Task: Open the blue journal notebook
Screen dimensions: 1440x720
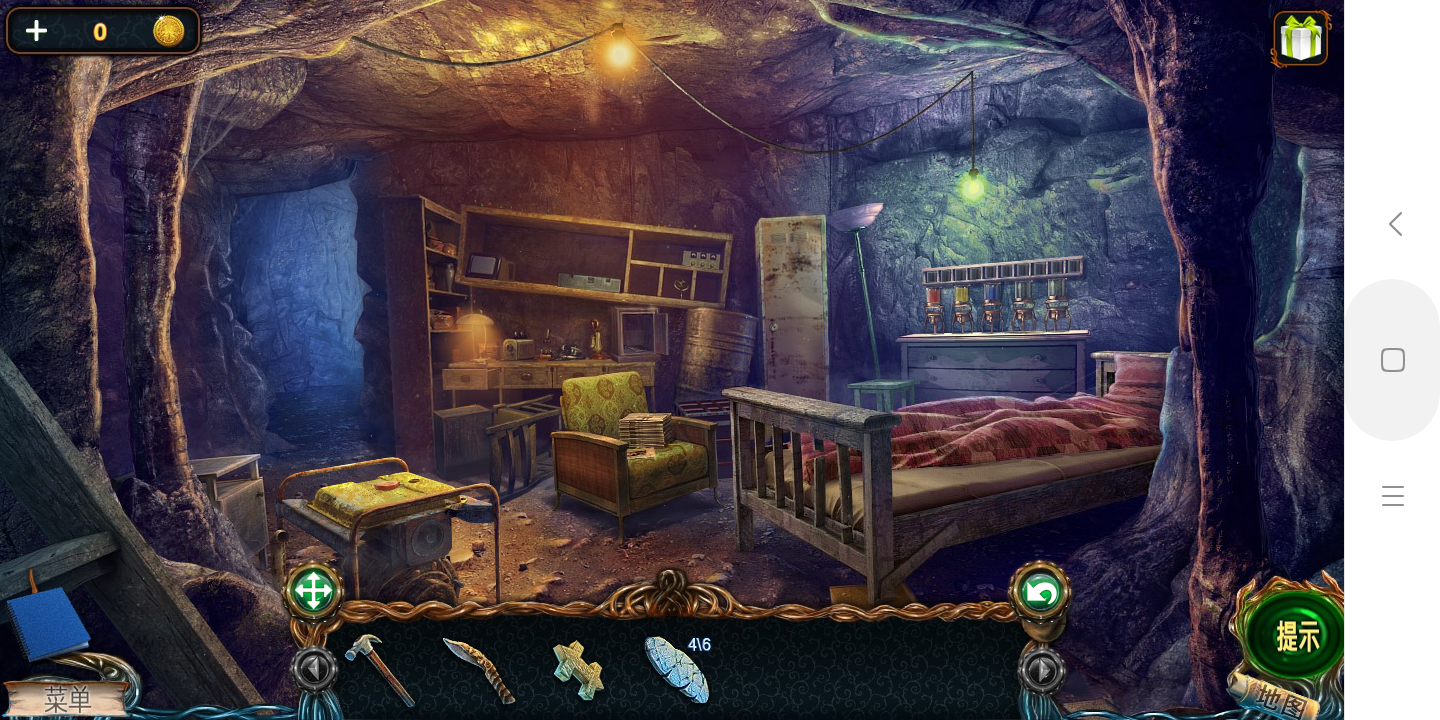Action: [x=47, y=622]
